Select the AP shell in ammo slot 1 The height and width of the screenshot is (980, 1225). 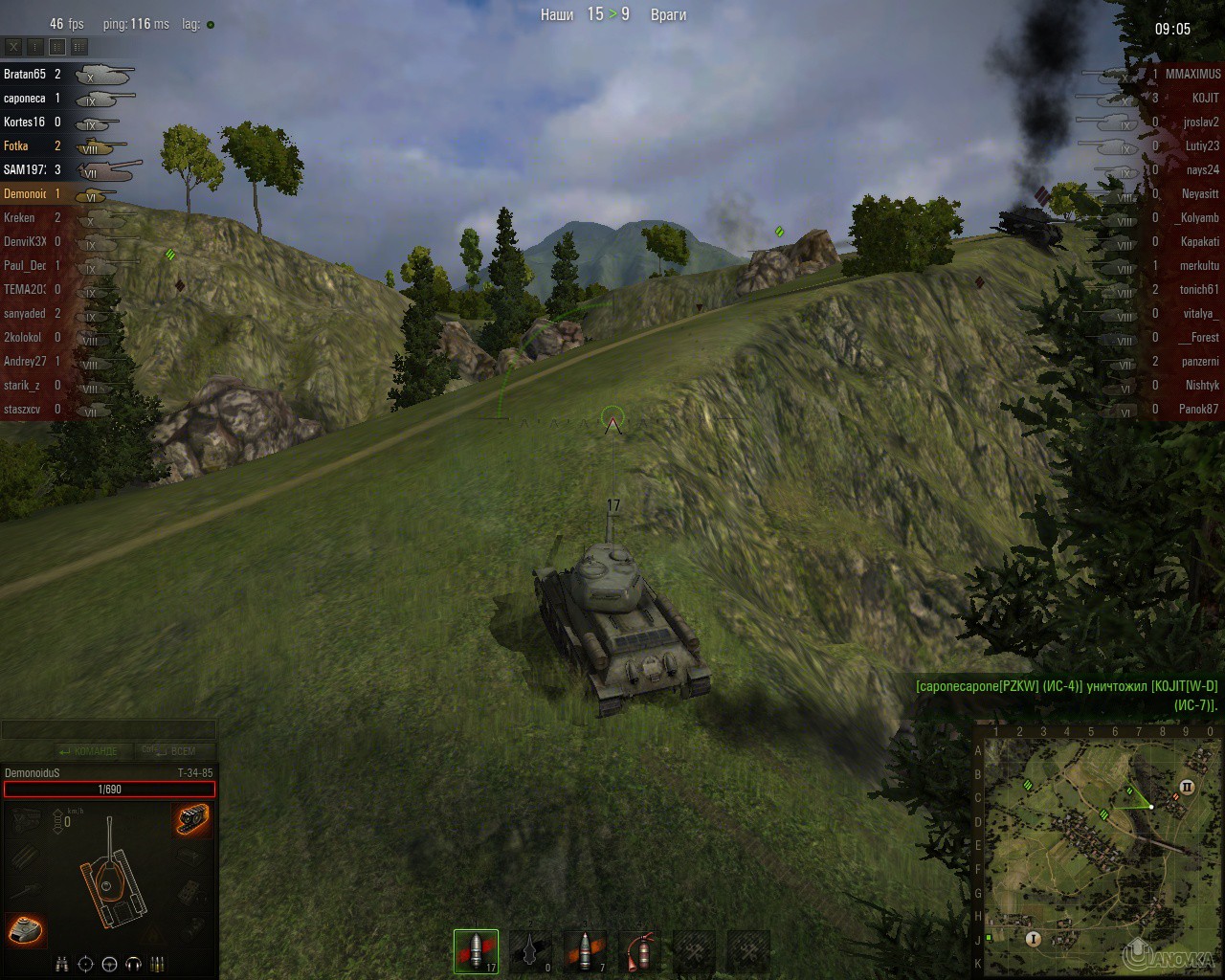point(476,950)
